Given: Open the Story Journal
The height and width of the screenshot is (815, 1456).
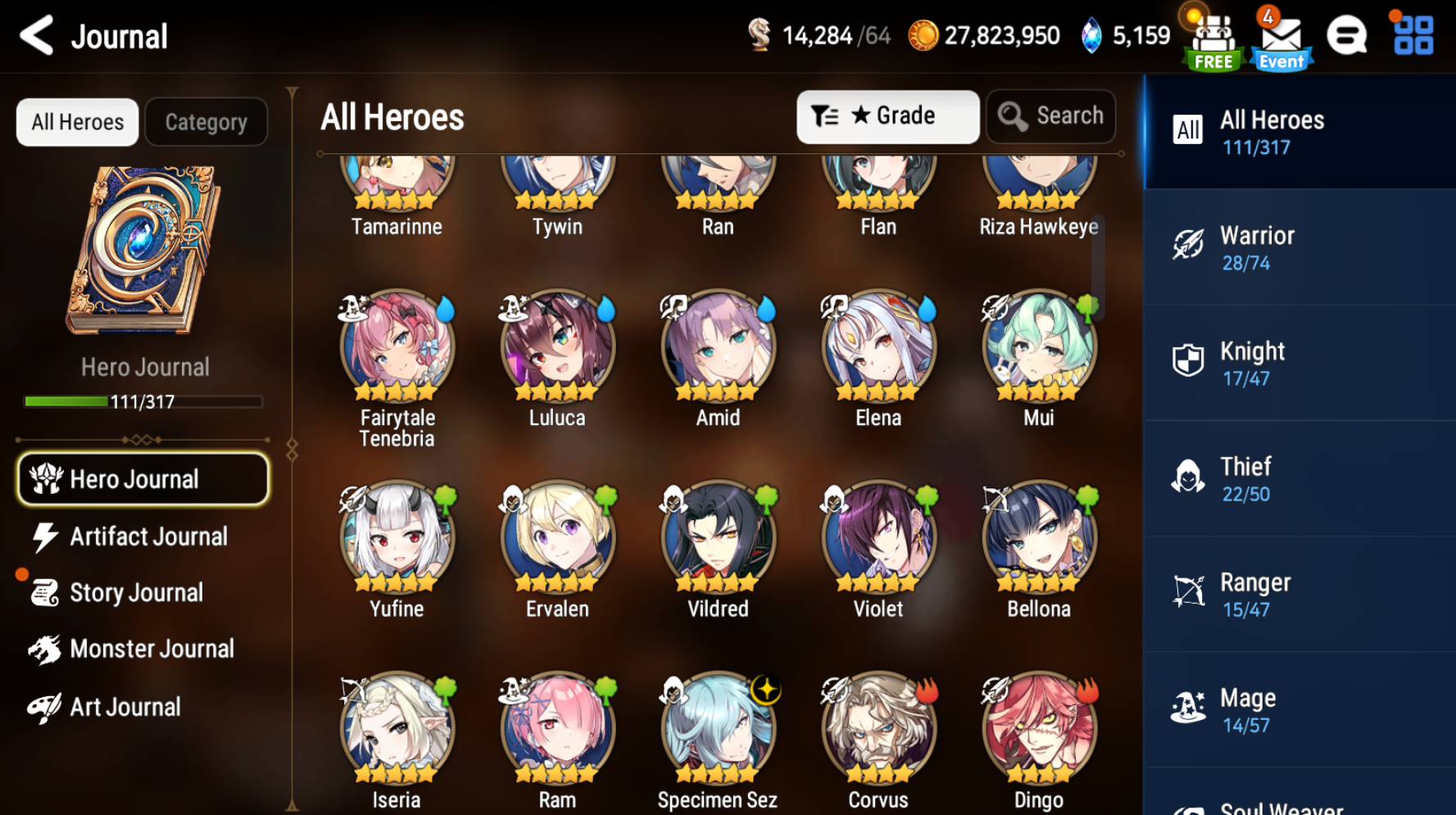Looking at the screenshot, I should [137, 592].
